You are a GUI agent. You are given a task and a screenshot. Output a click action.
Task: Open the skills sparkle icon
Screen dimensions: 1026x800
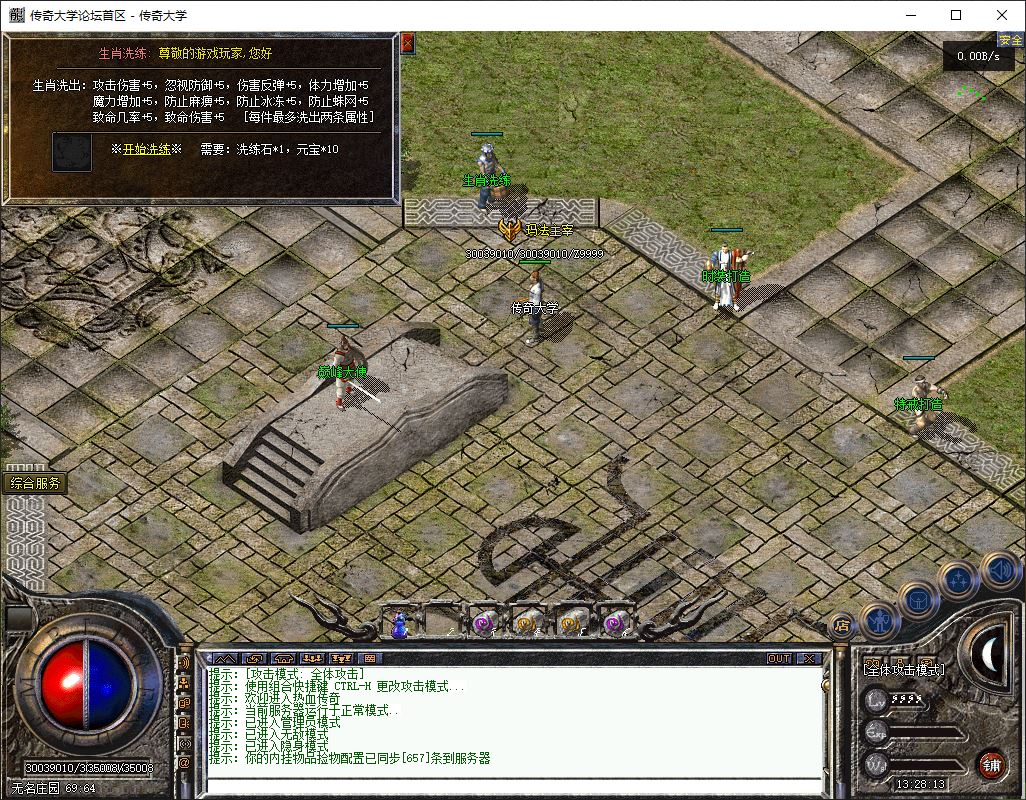tap(958, 579)
